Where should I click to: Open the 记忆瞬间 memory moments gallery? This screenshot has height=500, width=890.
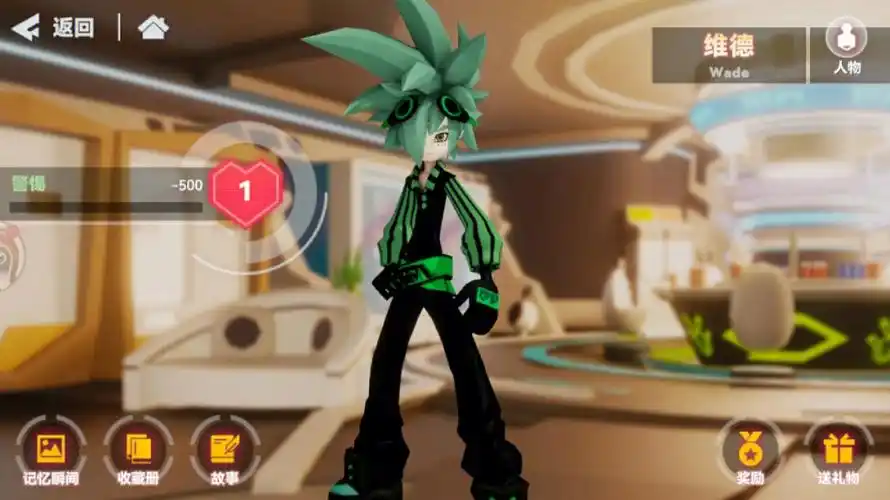(51, 453)
